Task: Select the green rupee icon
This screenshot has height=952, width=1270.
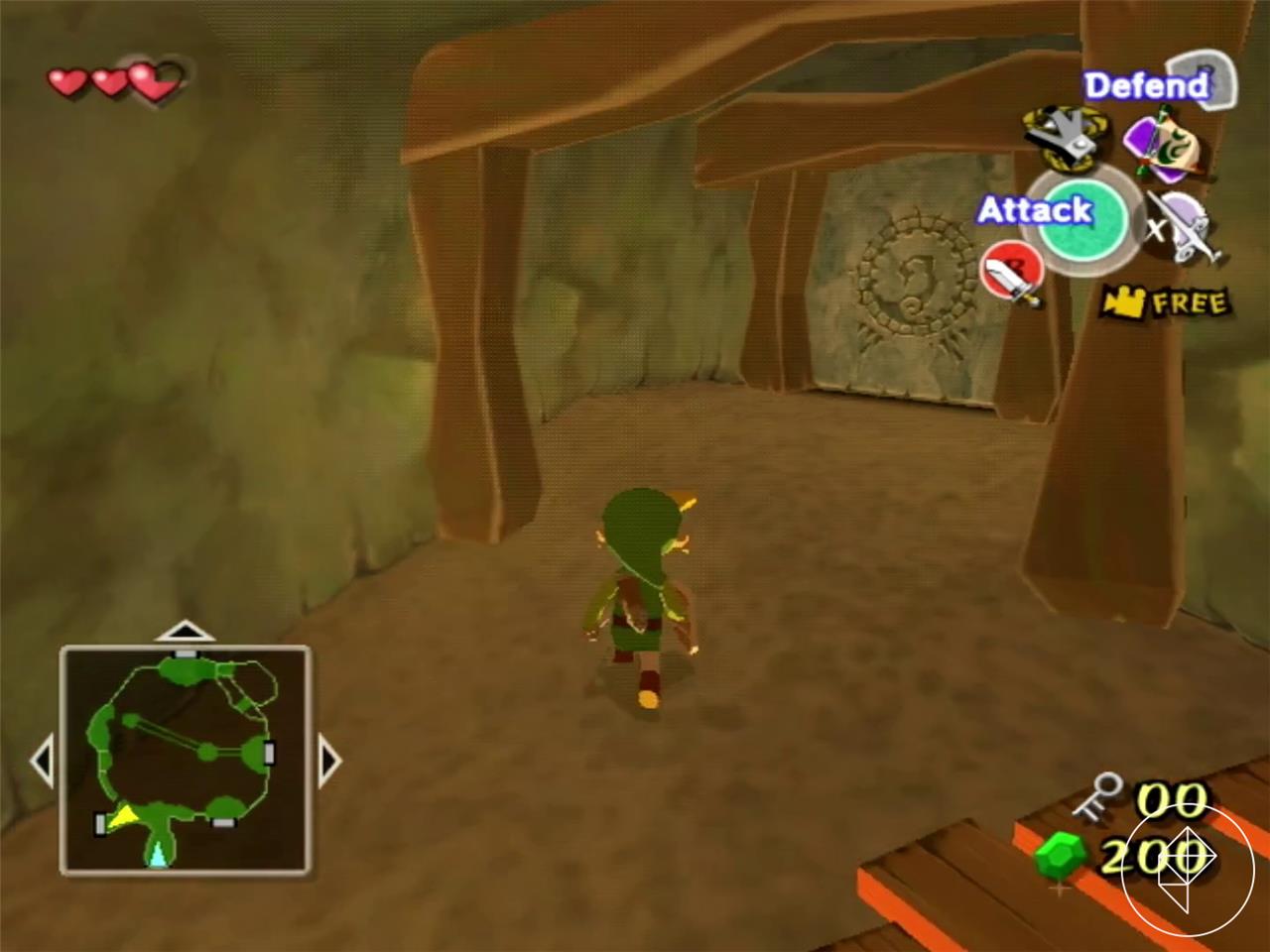Action: click(1061, 856)
